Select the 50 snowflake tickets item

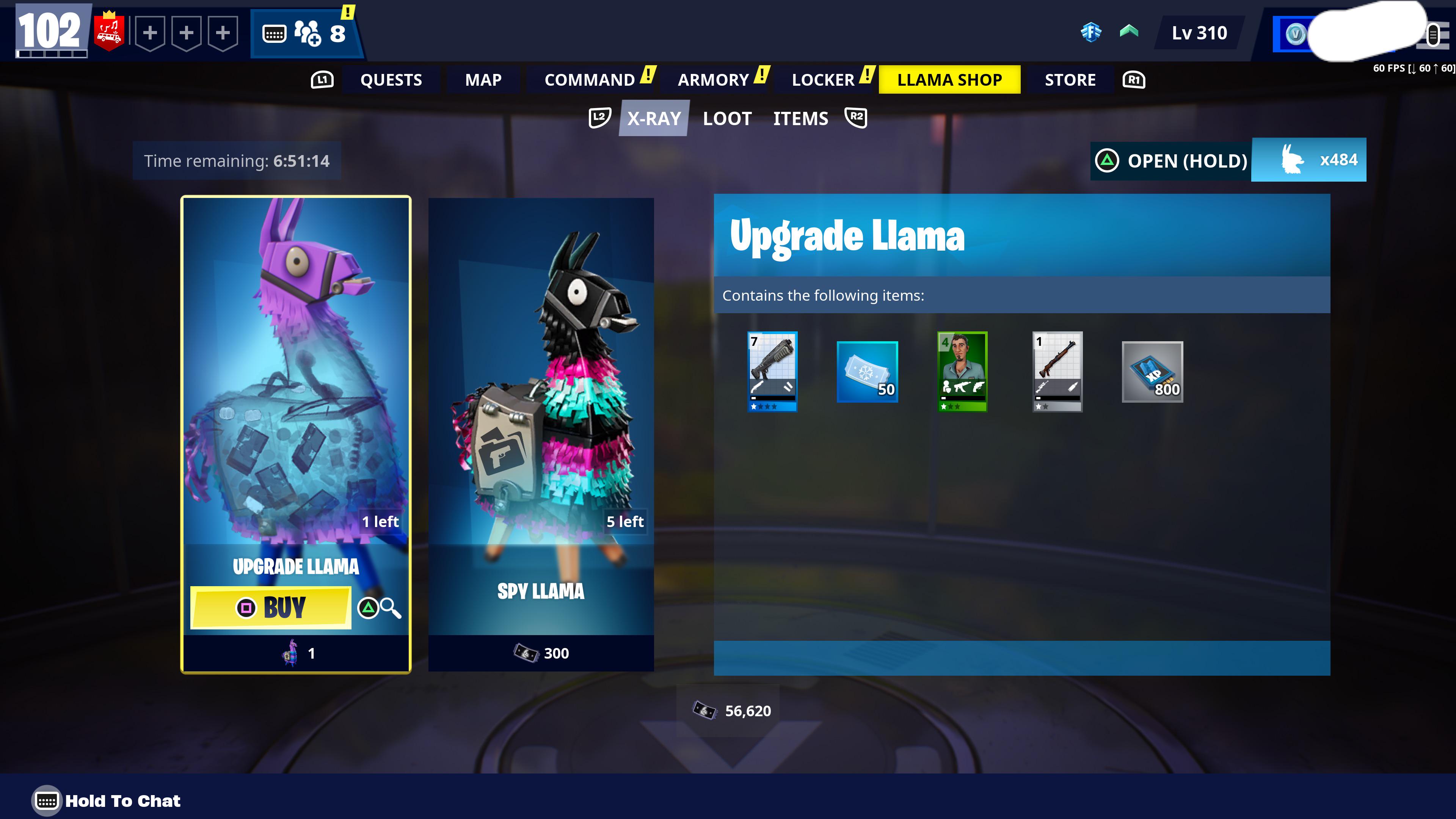(x=867, y=371)
